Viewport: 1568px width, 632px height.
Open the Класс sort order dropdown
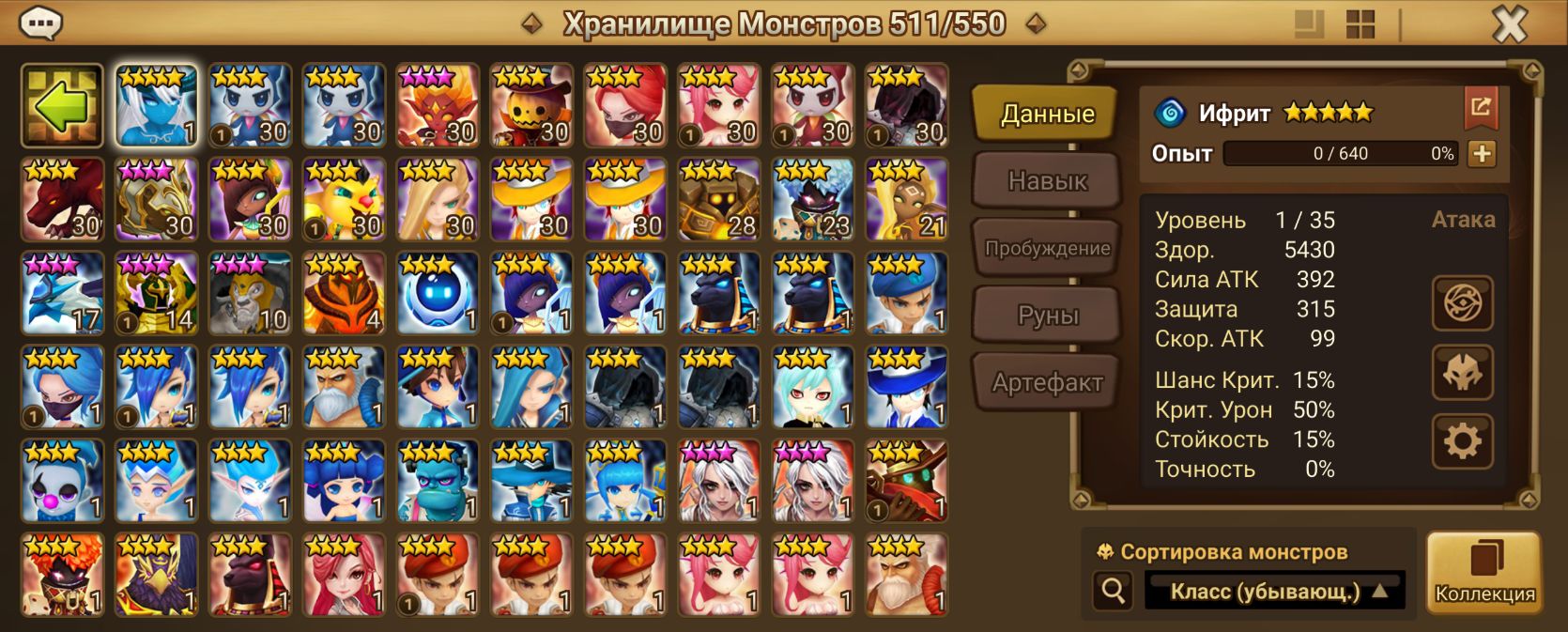tap(1274, 592)
